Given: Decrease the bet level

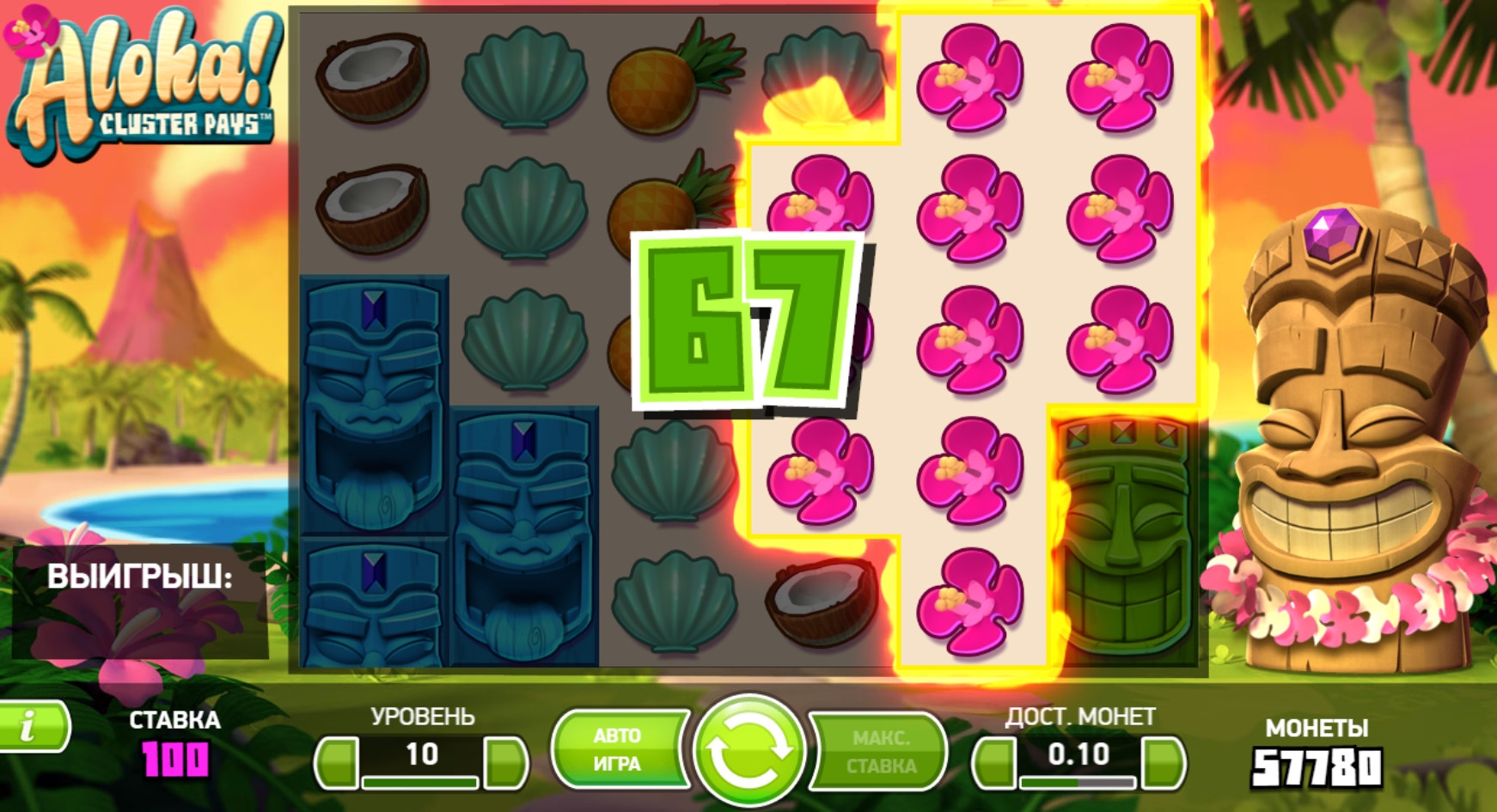Looking at the screenshot, I should (338, 761).
